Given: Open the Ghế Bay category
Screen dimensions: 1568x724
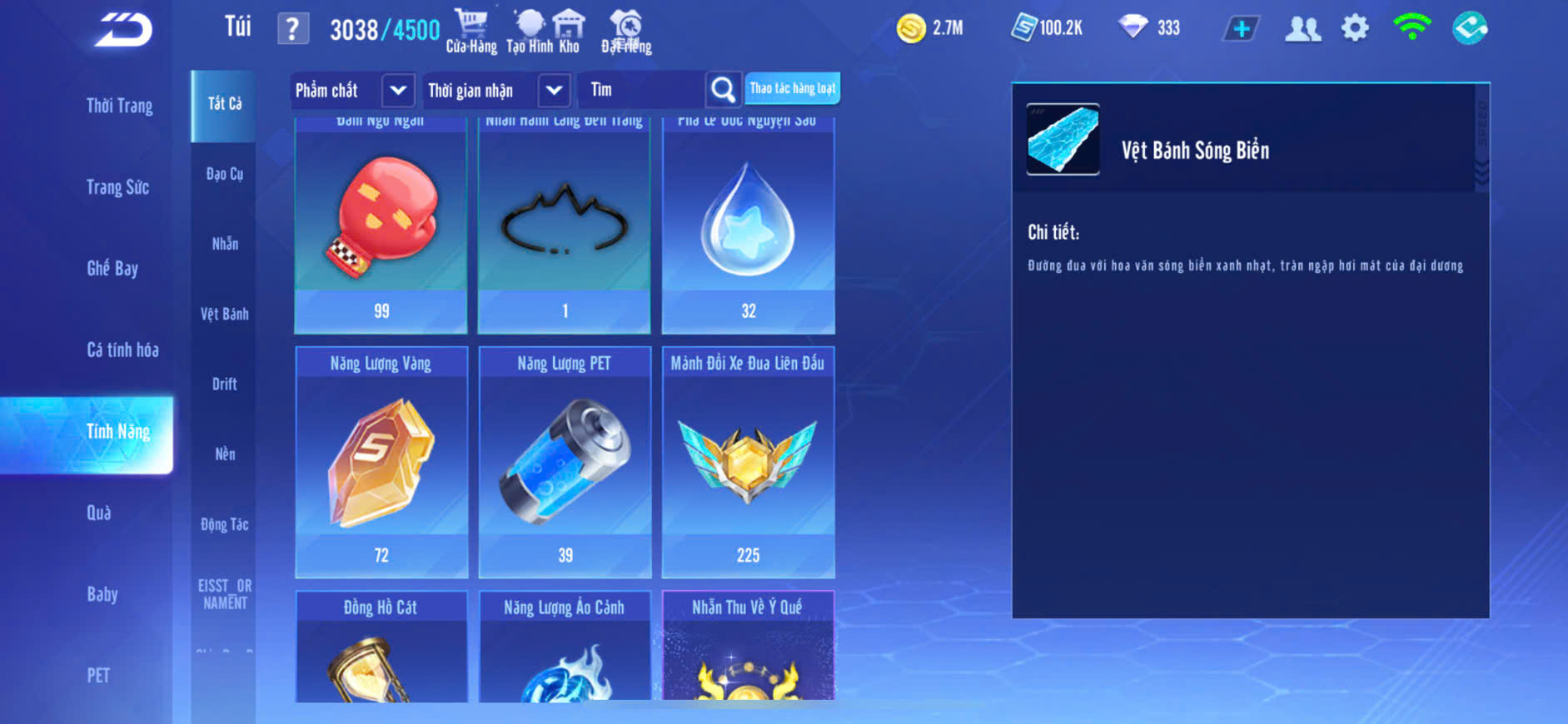Looking at the screenshot, I should [112, 268].
